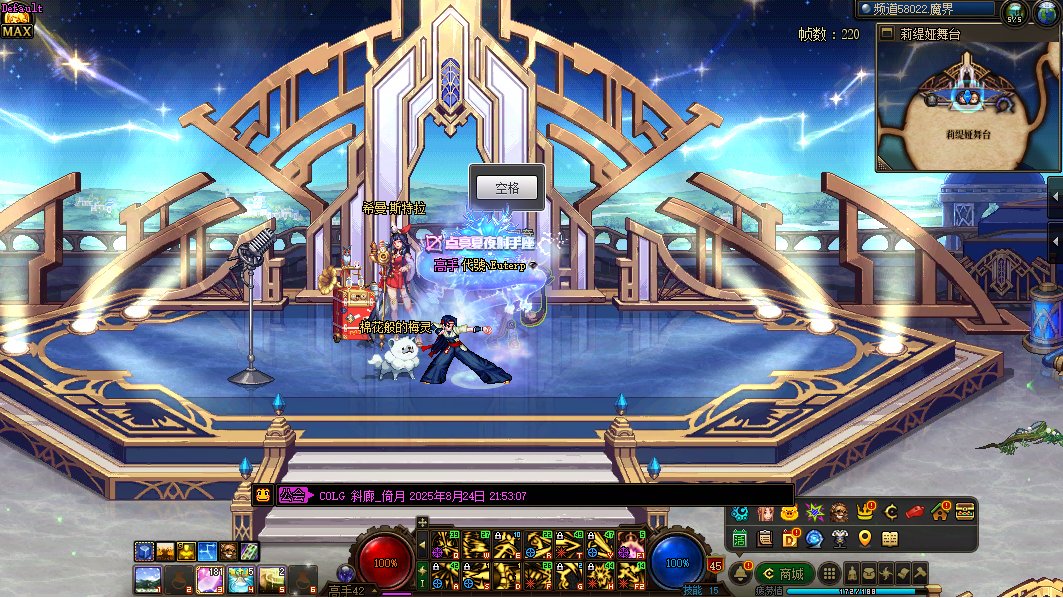Open the channel selector 频道58022

925,9
